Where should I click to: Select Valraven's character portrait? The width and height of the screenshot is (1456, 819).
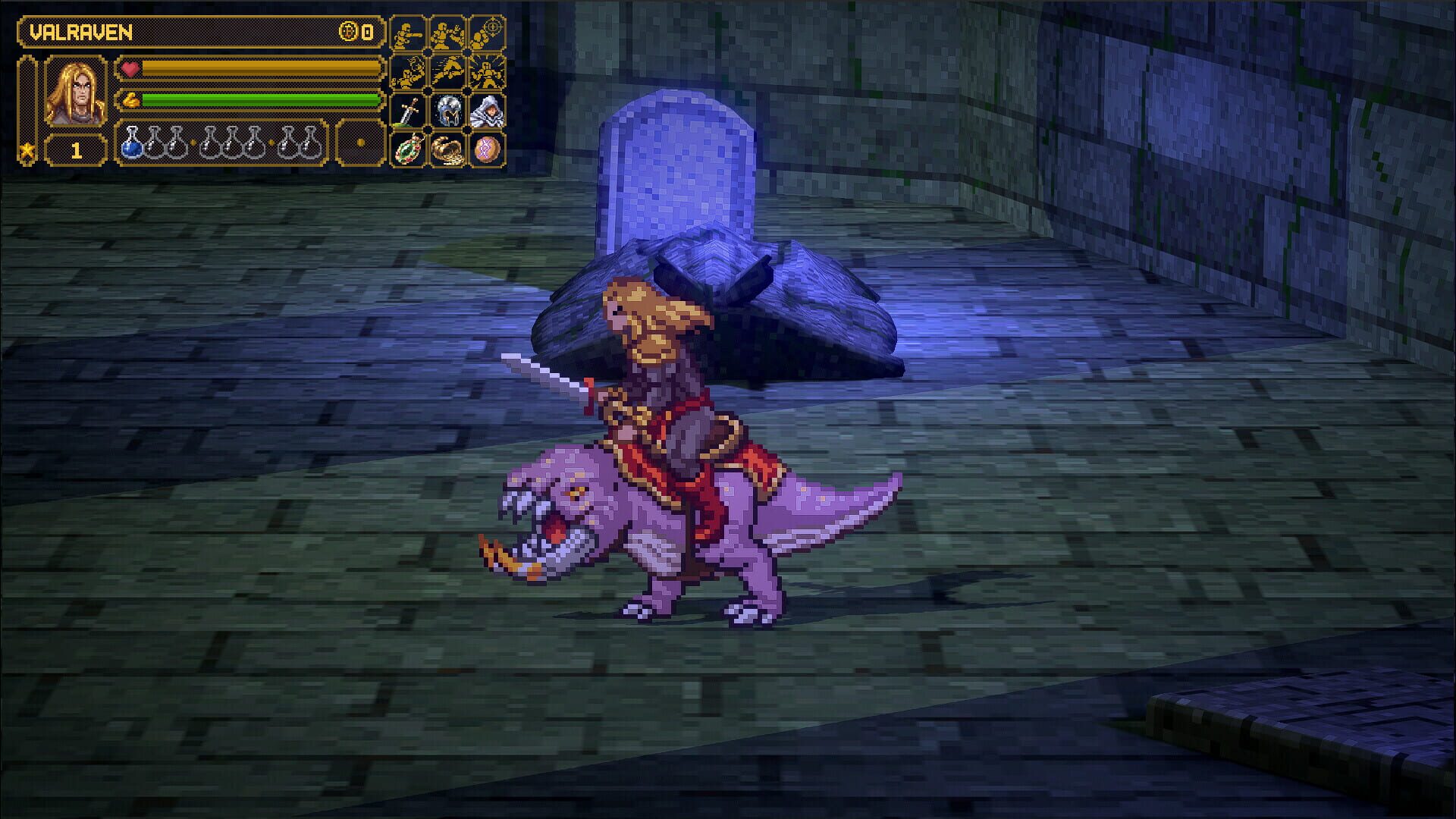pyautogui.click(x=75, y=91)
